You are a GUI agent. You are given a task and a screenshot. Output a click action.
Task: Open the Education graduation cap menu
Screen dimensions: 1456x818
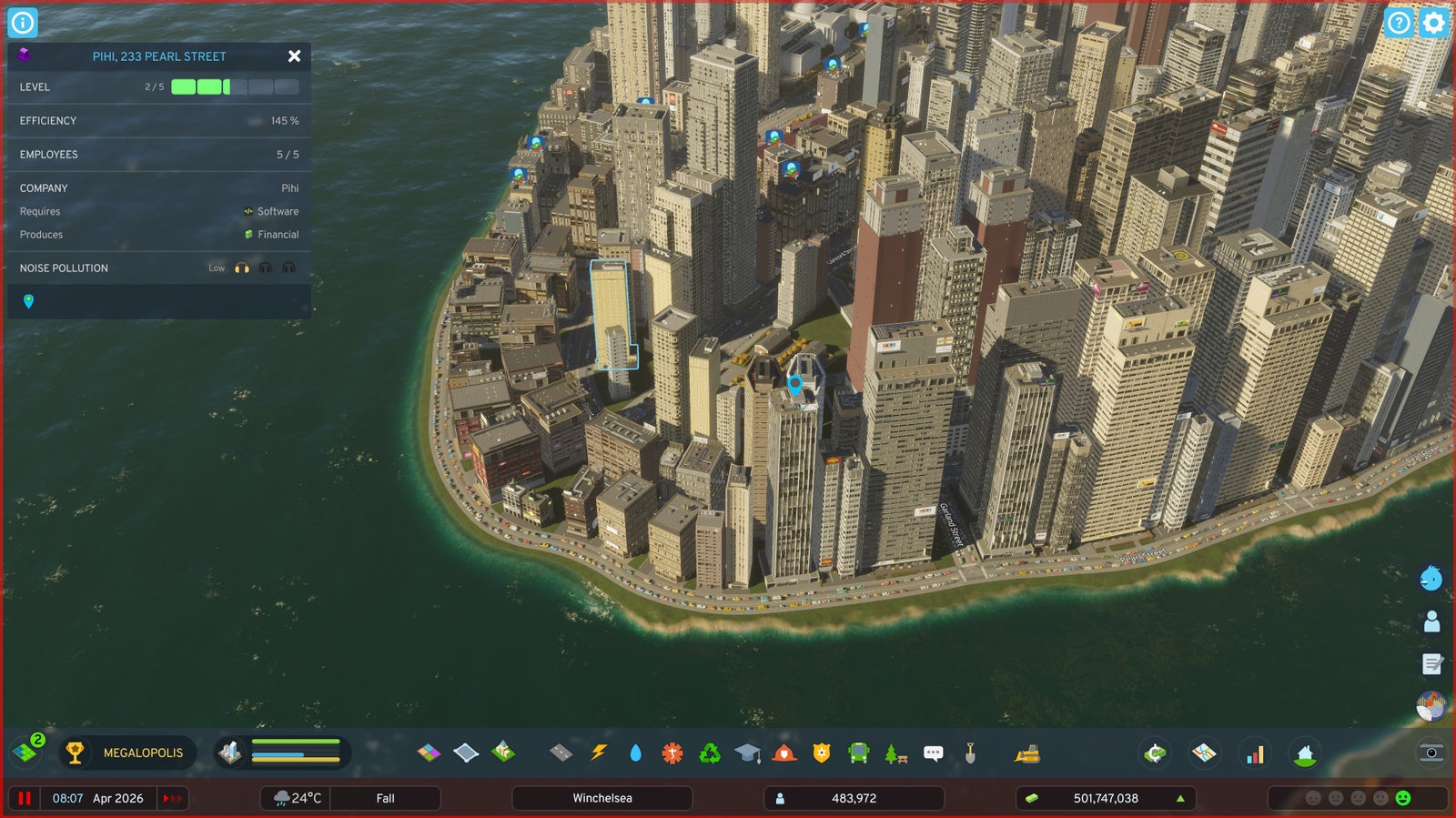pyautogui.click(x=747, y=752)
